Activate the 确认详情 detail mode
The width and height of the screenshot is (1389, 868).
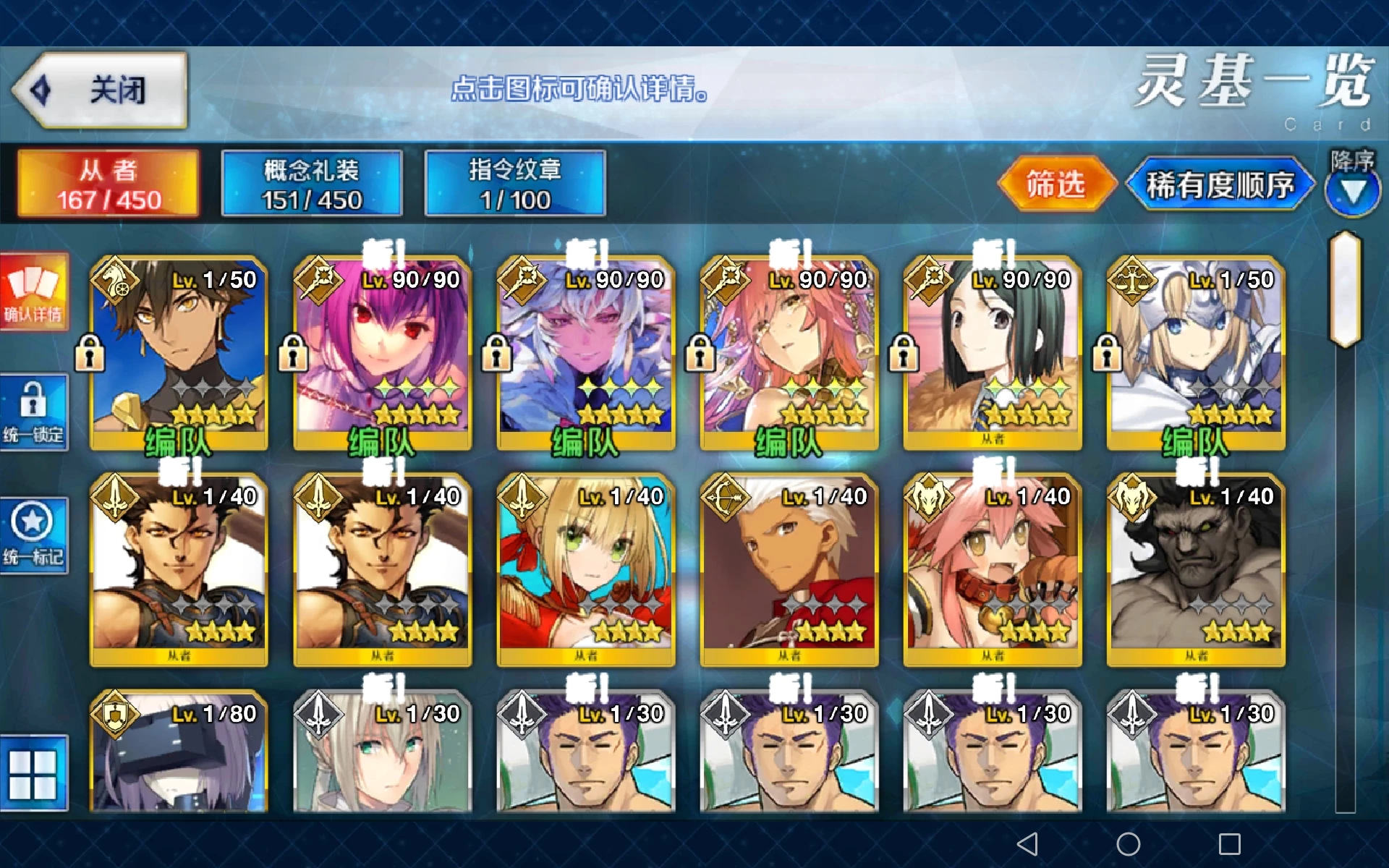coord(34,292)
